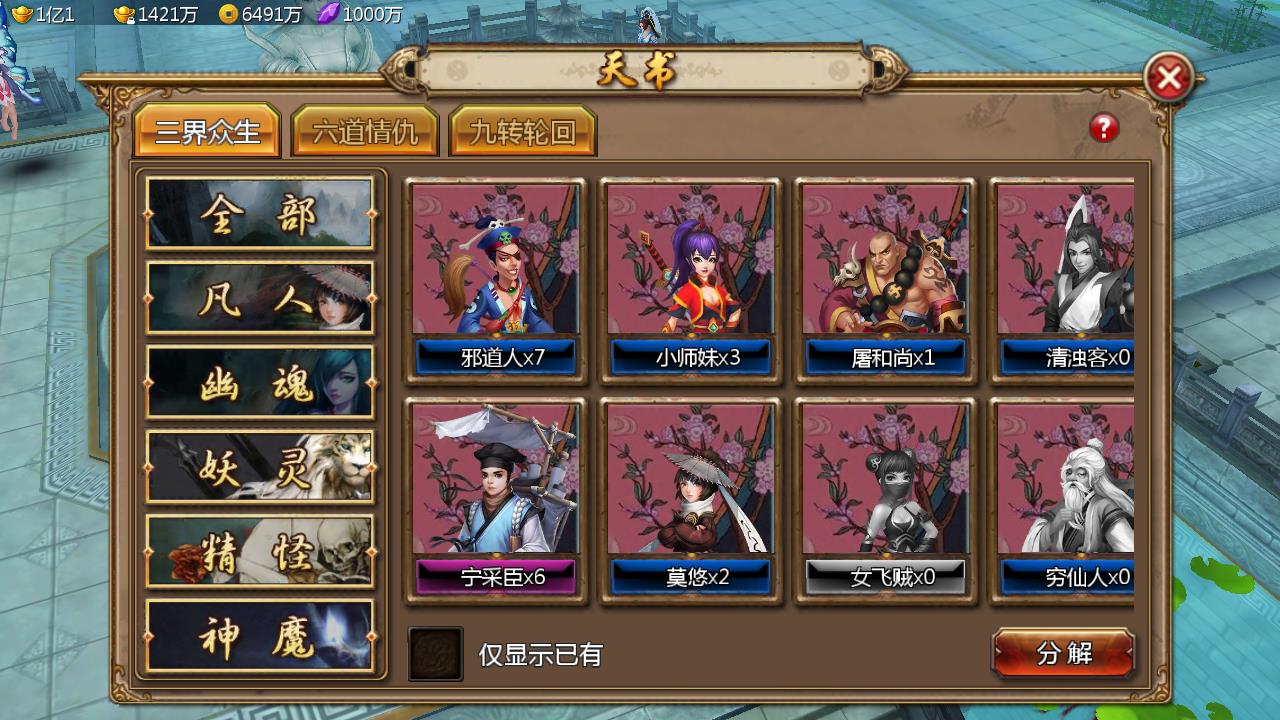This screenshot has width=1280, height=720.
Task: Select the 凡人 category filter
Action: (x=260, y=298)
